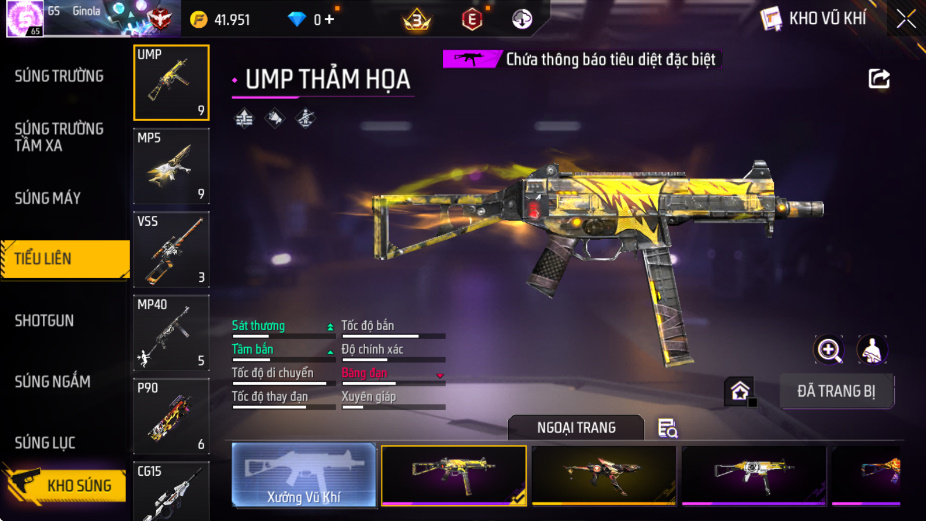Click the Đã Trang Bị button

(836, 391)
